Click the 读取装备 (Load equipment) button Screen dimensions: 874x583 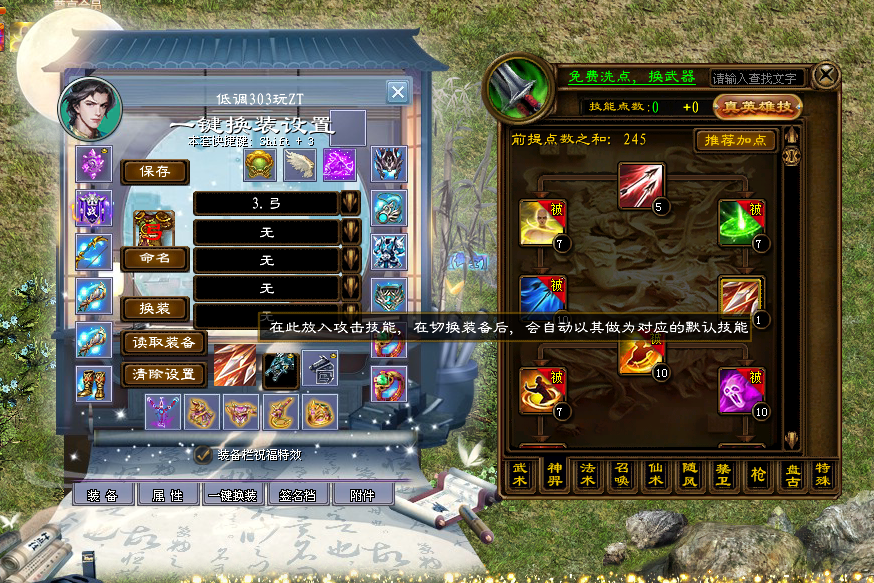(x=164, y=343)
